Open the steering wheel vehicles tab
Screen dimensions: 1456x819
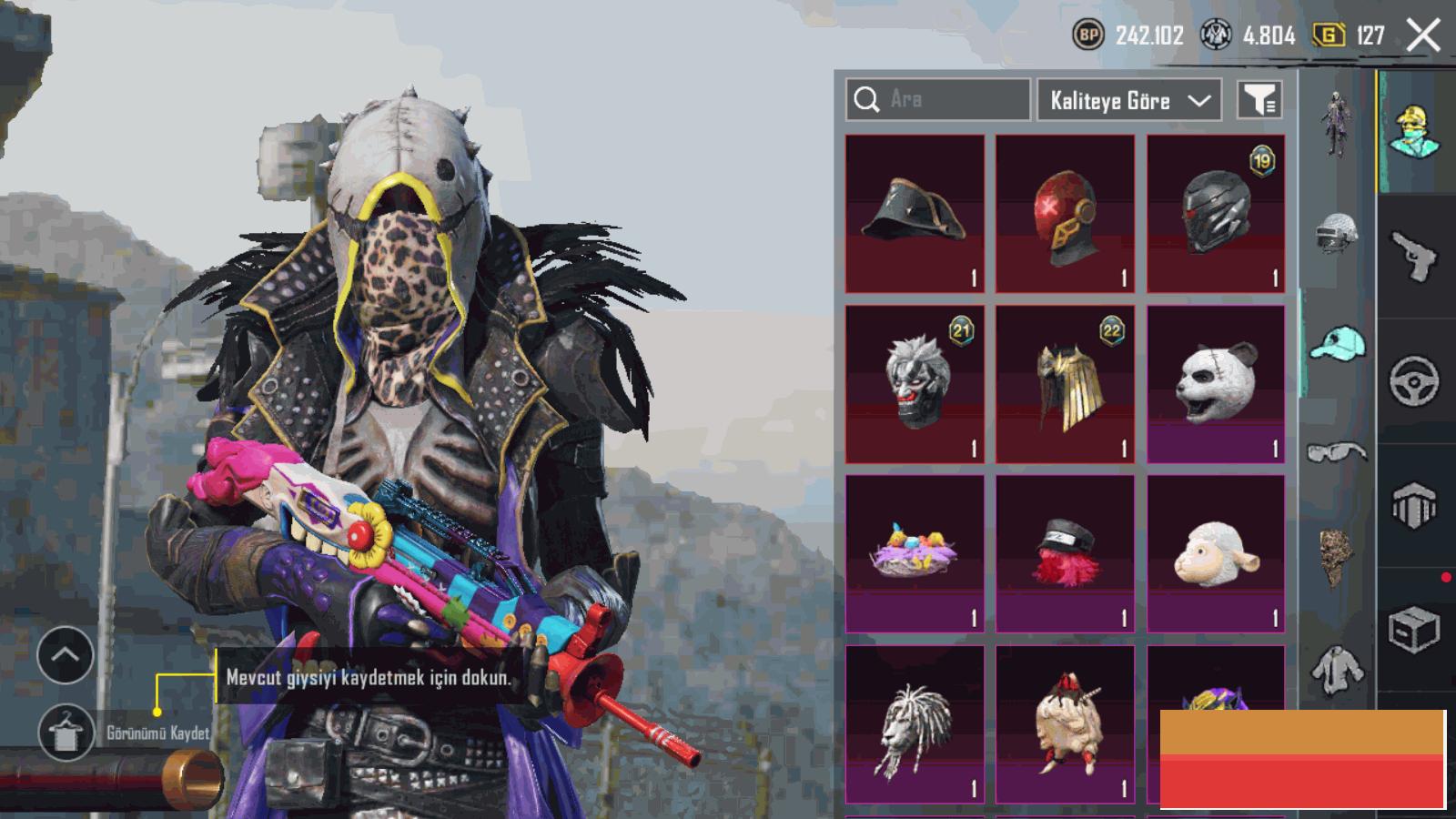point(1415,380)
